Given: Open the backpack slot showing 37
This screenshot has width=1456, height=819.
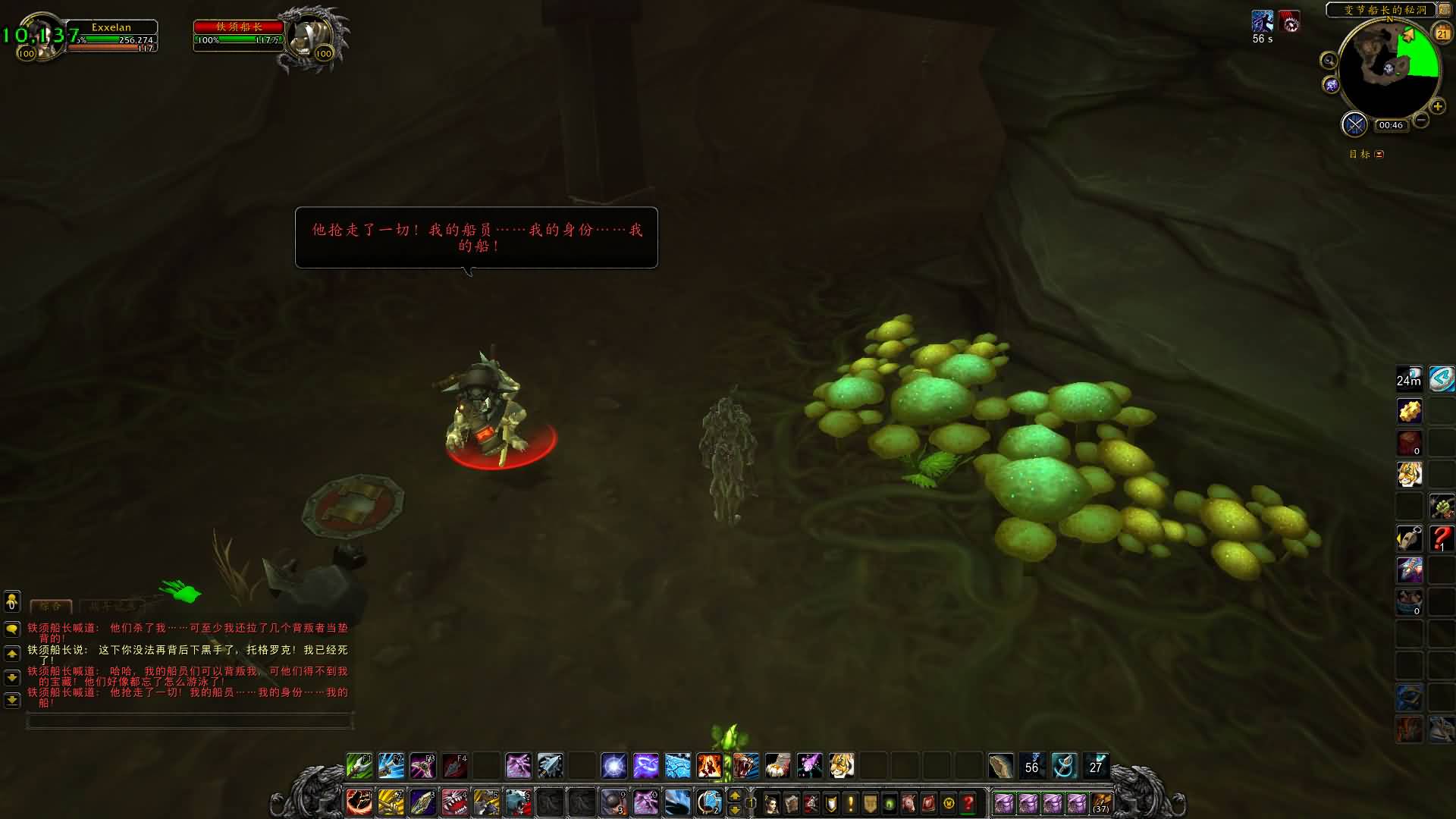Looking at the screenshot, I should tap(1101, 803).
